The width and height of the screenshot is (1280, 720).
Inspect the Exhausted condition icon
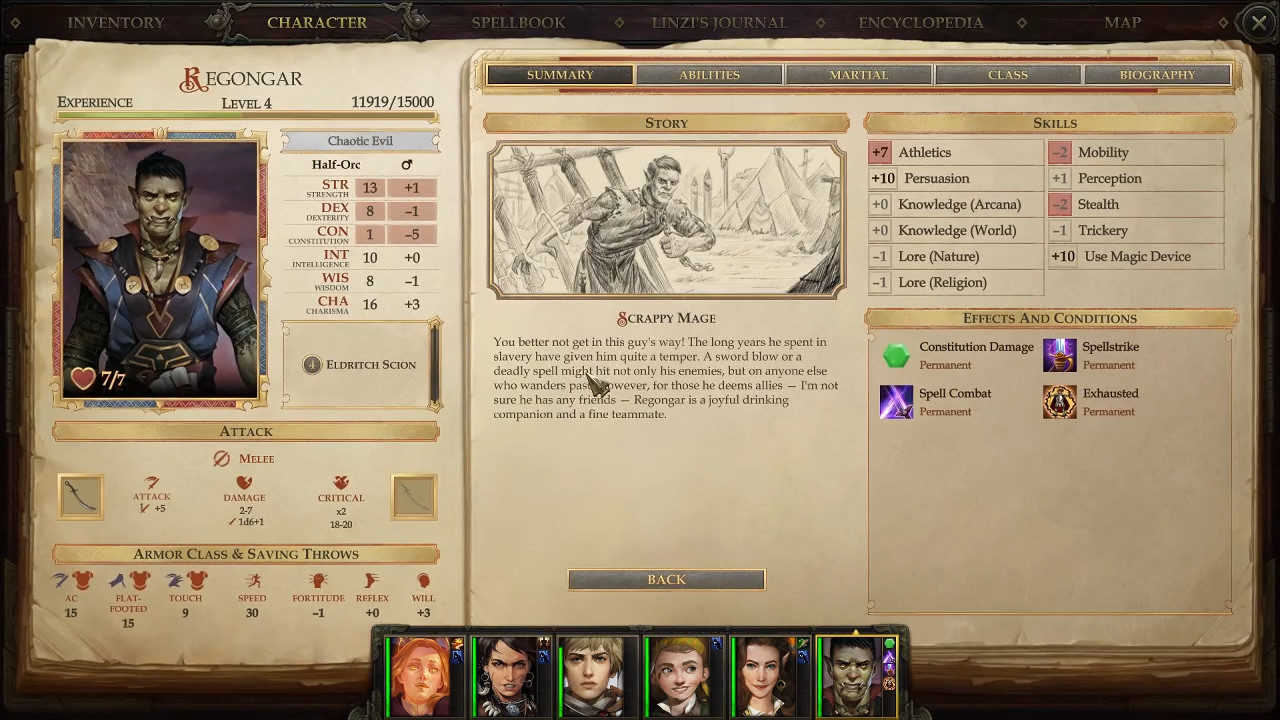(x=1060, y=402)
